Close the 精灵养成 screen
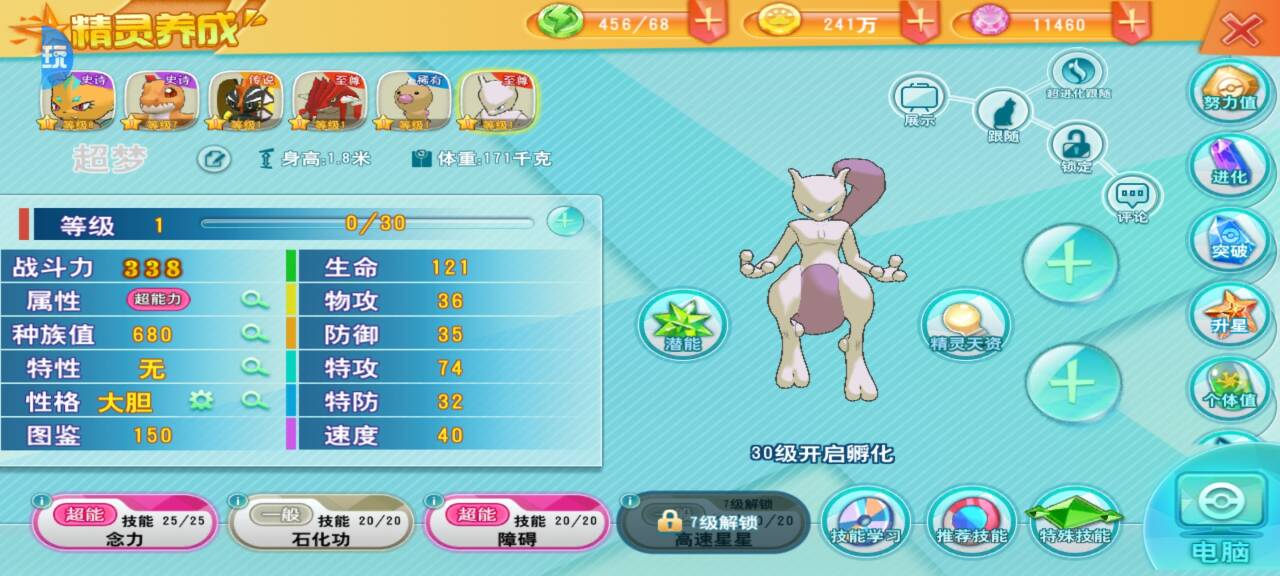 [x=1241, y=30]
